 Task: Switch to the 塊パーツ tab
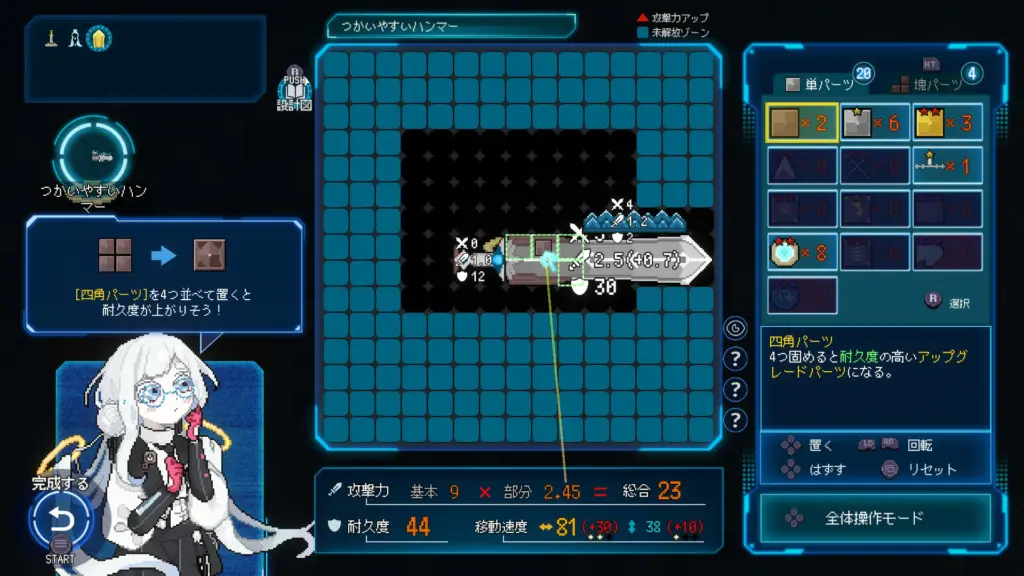click(x=929, y=83)
